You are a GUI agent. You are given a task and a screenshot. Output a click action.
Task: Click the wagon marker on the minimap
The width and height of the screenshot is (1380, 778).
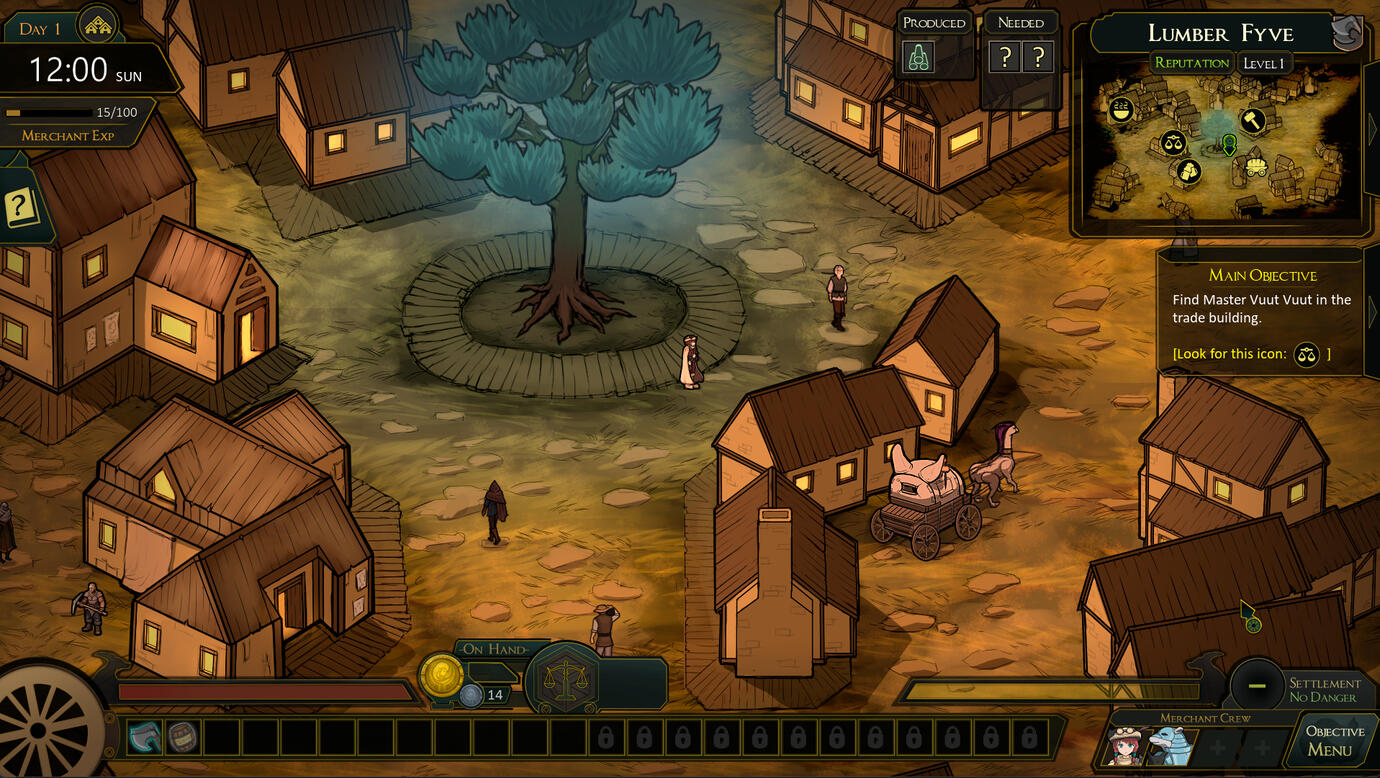coord(1256,166)
